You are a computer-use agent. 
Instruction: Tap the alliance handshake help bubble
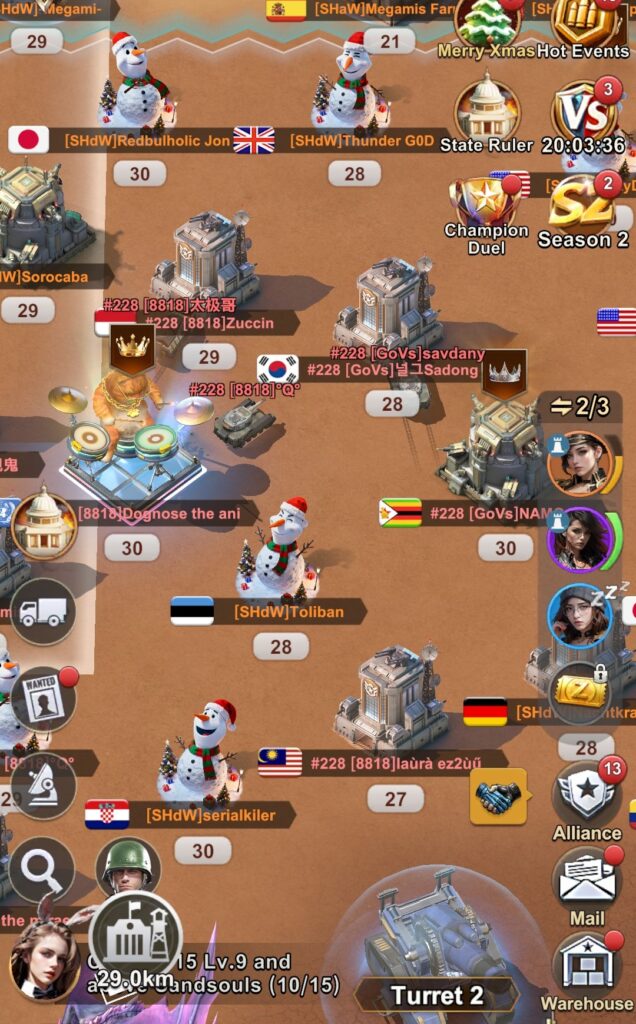tap(498, 796)
